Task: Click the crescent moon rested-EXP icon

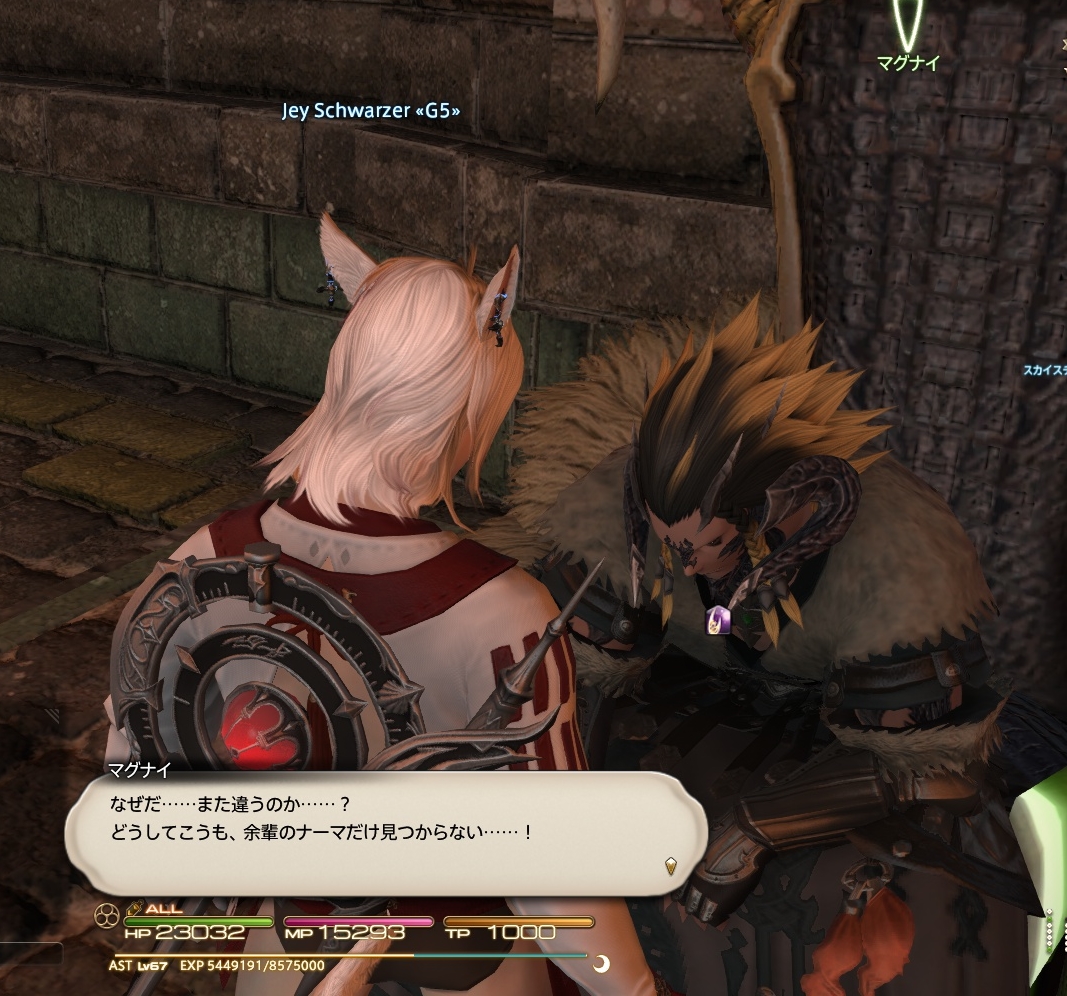Action: 601,965
